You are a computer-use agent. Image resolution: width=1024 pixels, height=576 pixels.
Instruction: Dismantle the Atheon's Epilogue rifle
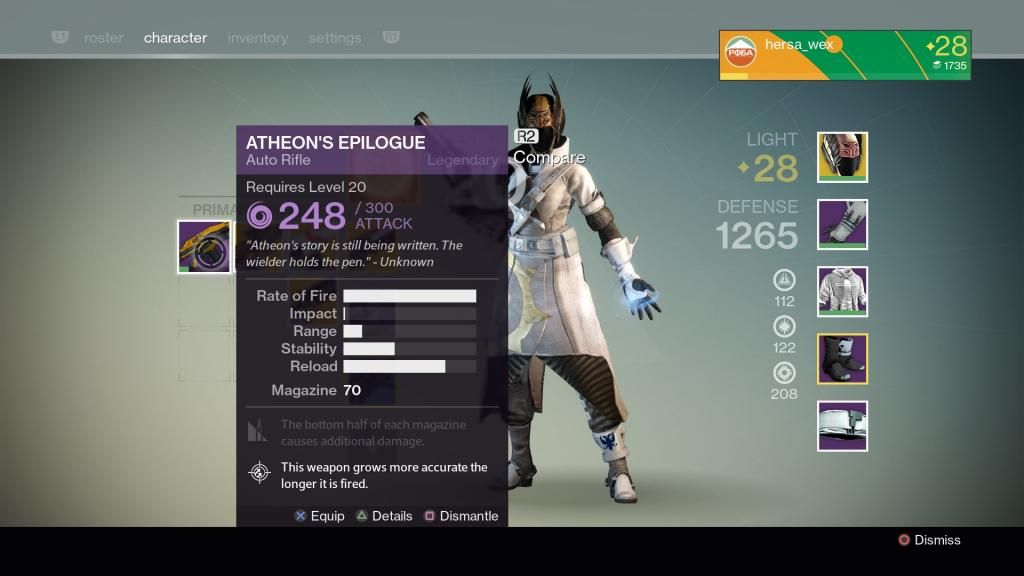461,516
